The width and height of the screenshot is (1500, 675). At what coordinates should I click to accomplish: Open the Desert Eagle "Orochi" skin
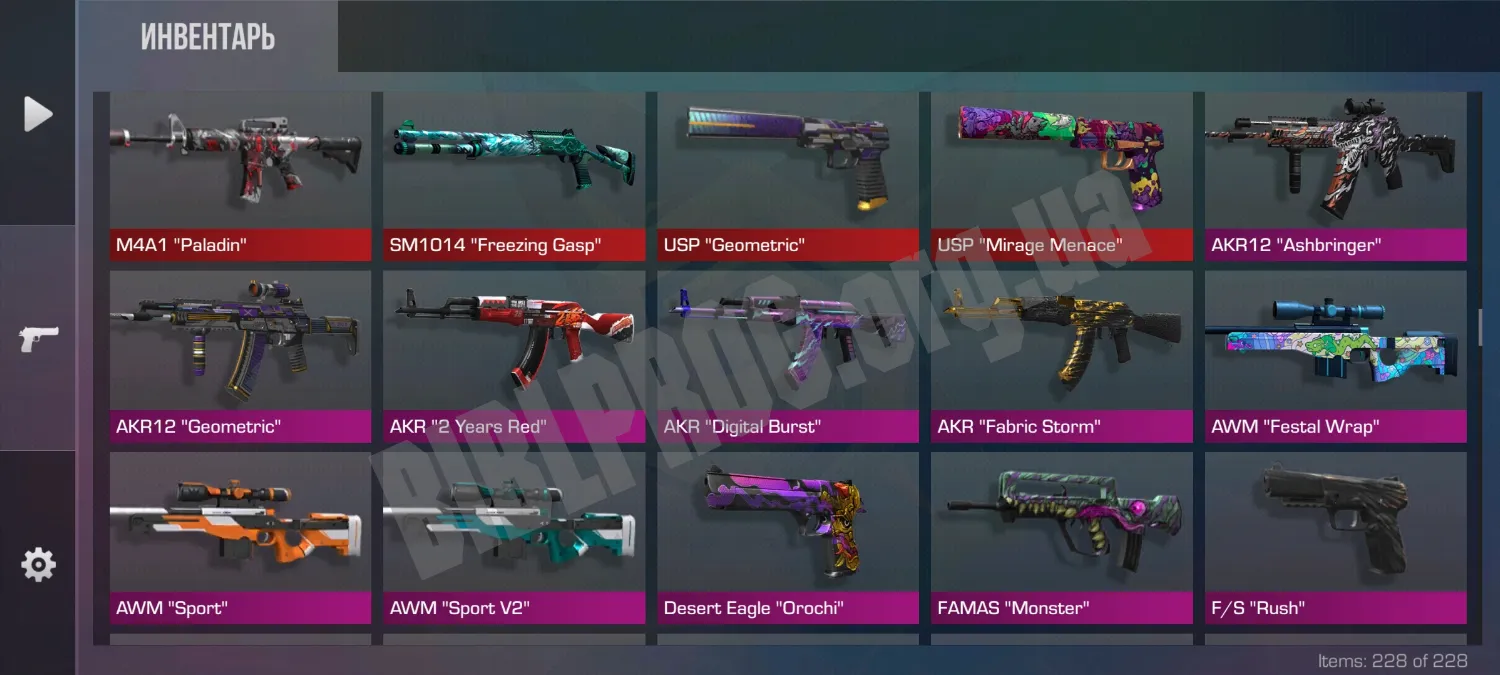point(788,538)
